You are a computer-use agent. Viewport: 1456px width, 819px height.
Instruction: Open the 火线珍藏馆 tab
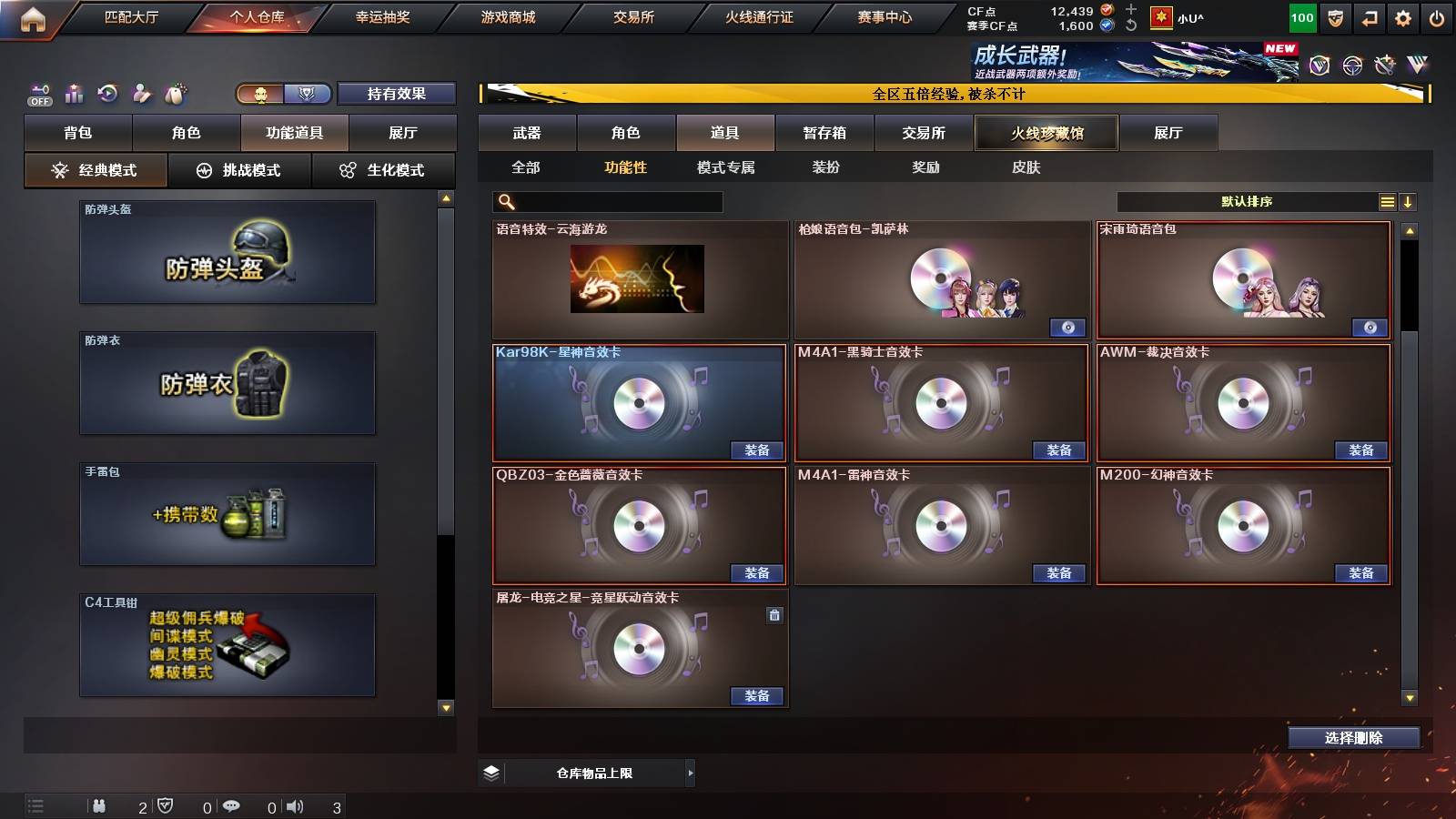pyautogui.click(x=1046, y=133)
